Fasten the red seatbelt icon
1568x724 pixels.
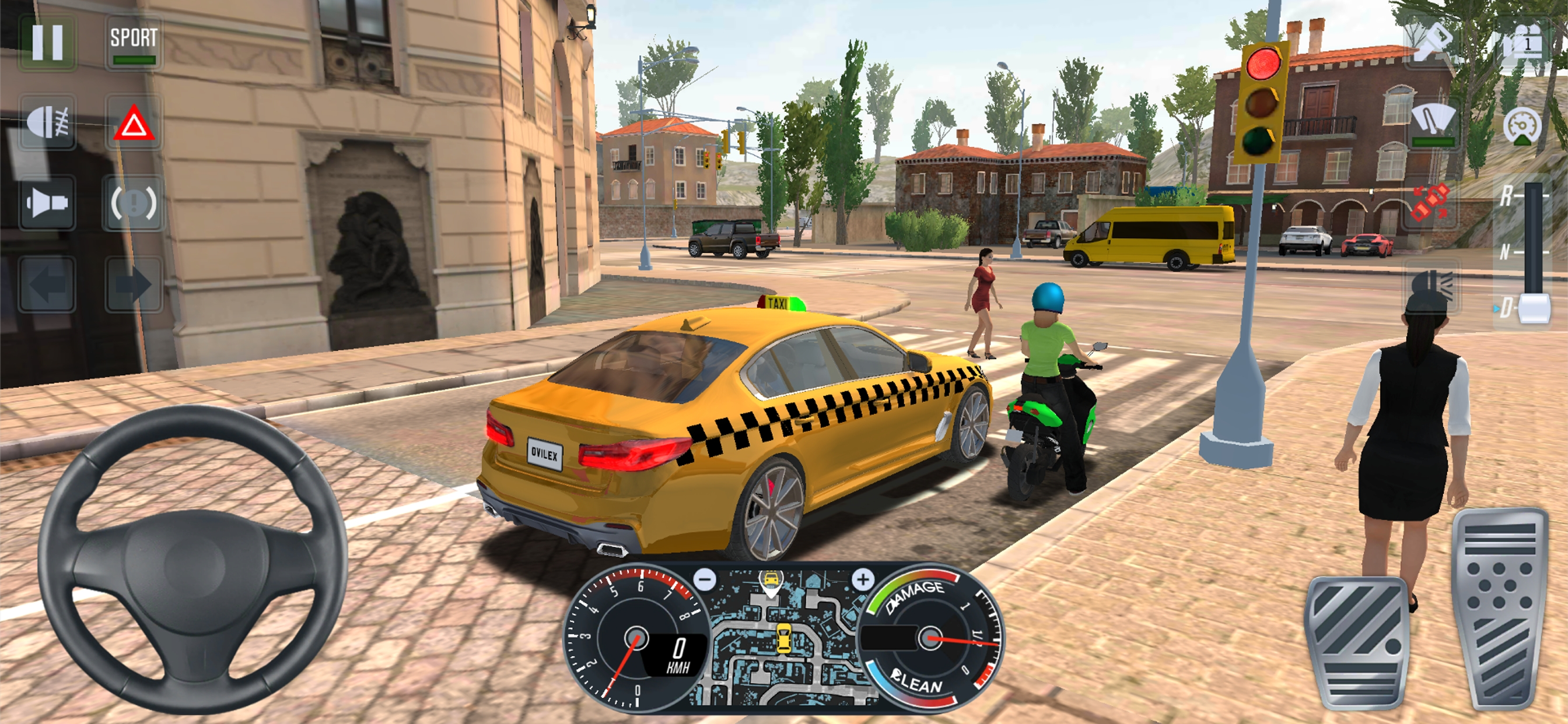click(x=1430, y=203)
